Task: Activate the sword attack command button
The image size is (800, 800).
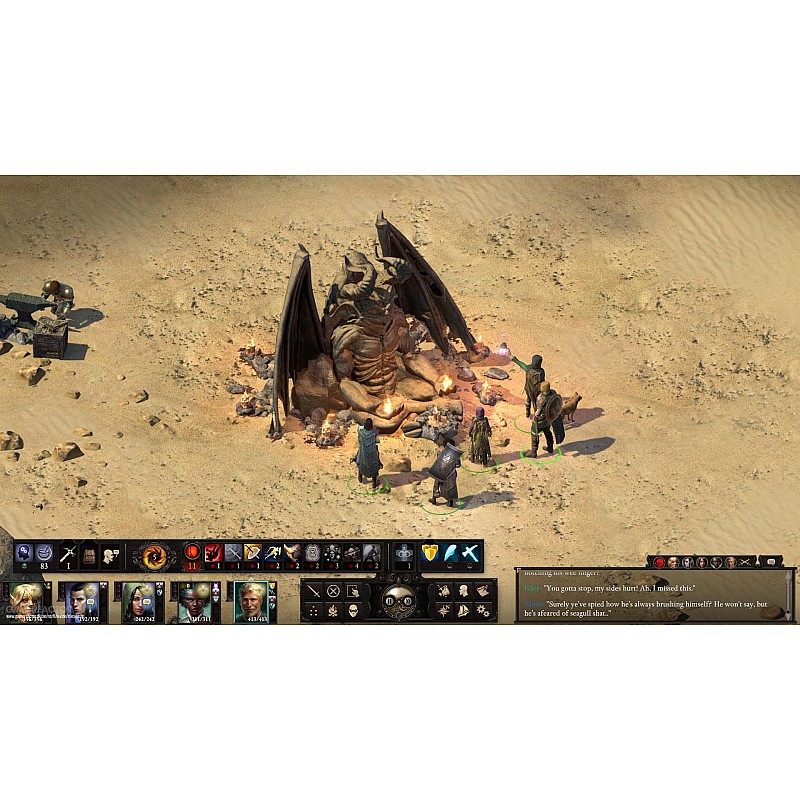Action: 314,591
